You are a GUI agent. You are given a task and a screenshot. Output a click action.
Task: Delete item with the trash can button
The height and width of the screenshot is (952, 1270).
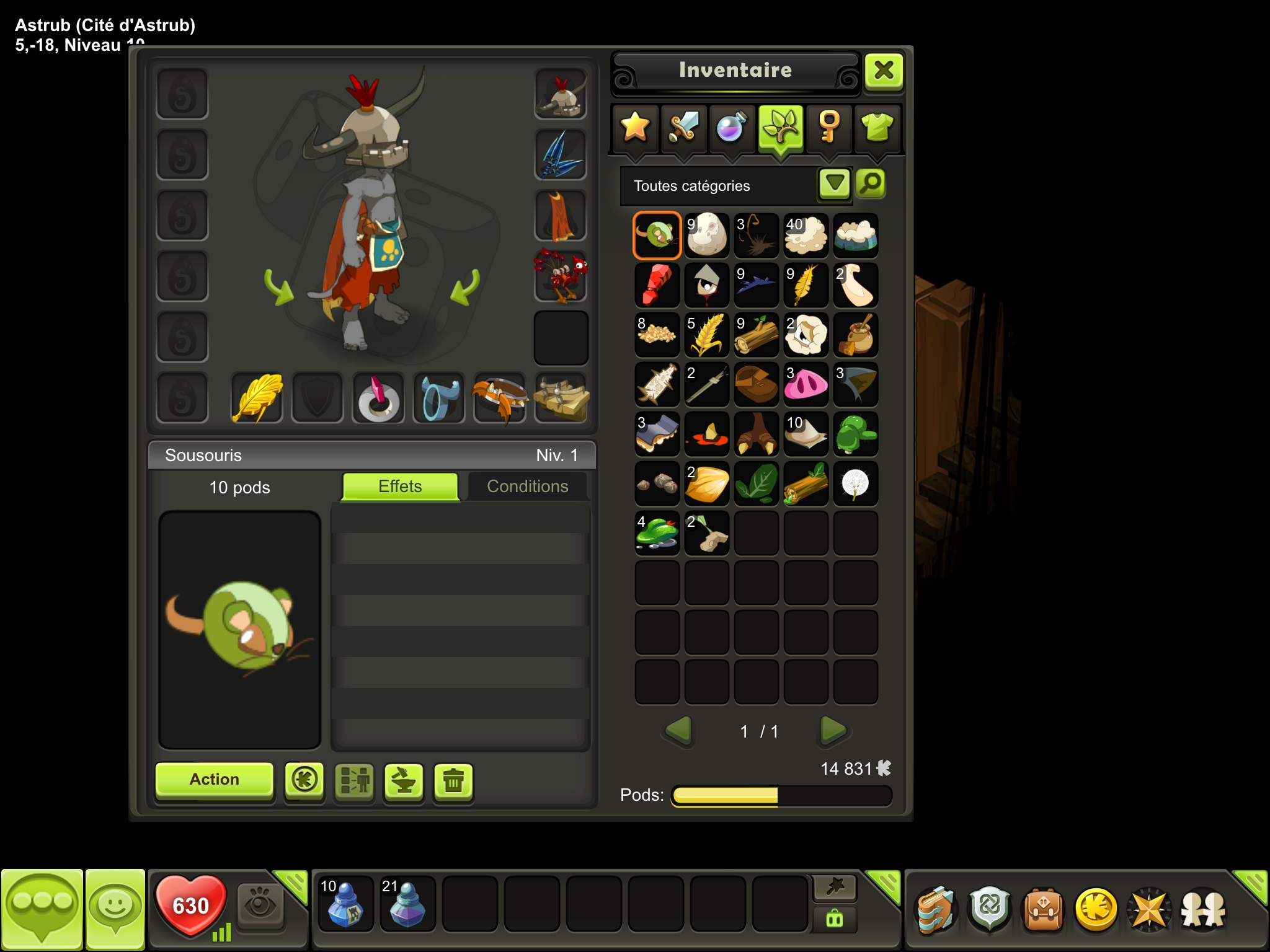coord(453,780)
